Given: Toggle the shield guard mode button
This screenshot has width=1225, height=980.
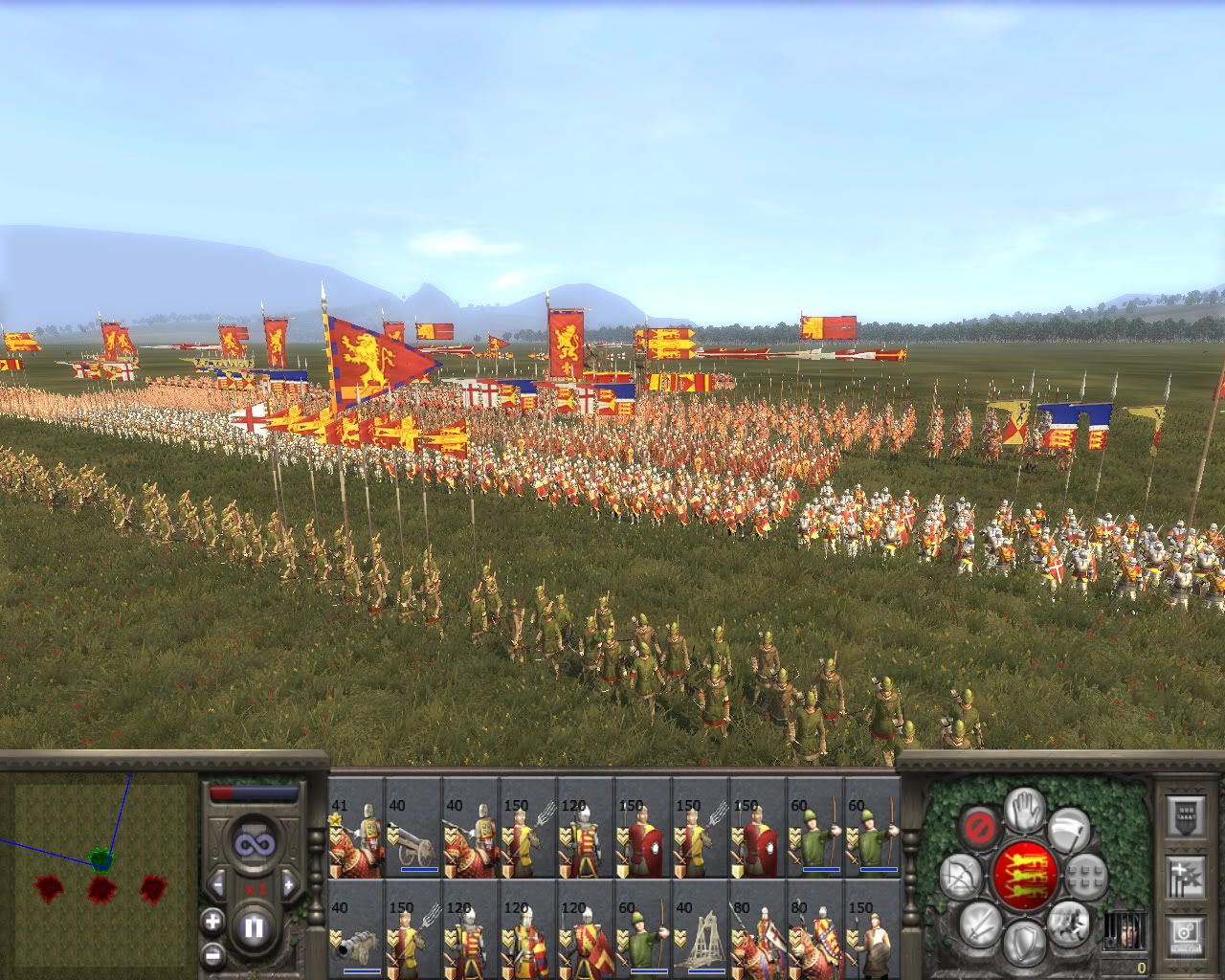Looking at the screenshot, I should pyautogui.click(x=1025, y=942).
